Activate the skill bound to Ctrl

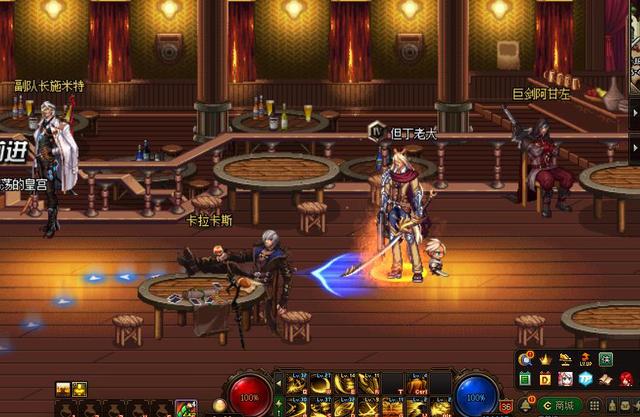tap(416, 381)
